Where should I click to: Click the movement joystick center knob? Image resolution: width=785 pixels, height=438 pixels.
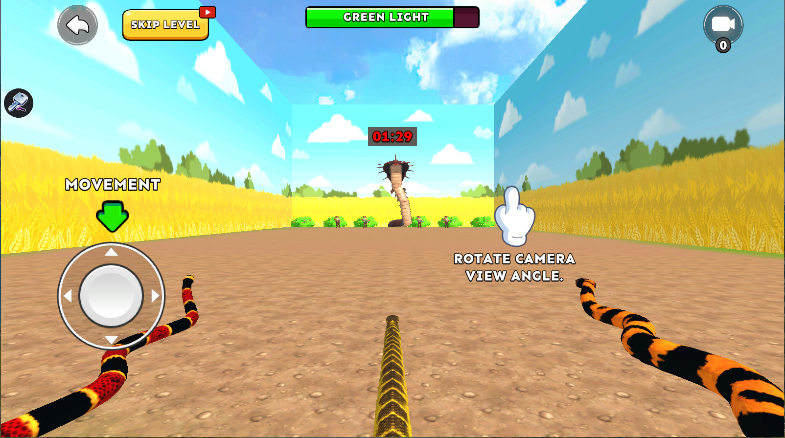[x=111, y=295]
